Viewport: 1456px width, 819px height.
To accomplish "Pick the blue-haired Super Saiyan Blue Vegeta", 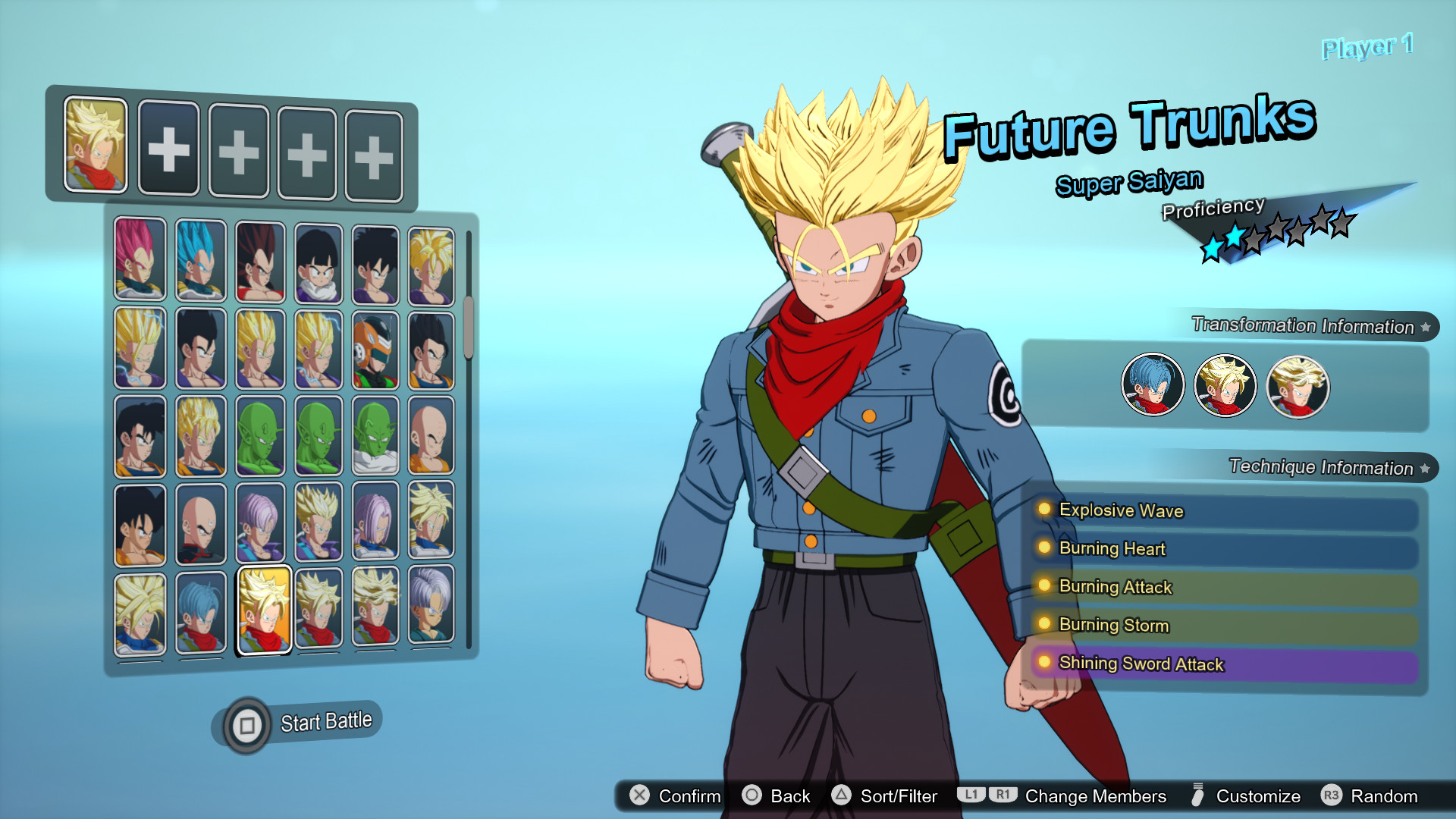I will pyautogui.click(x=201, y=260).
